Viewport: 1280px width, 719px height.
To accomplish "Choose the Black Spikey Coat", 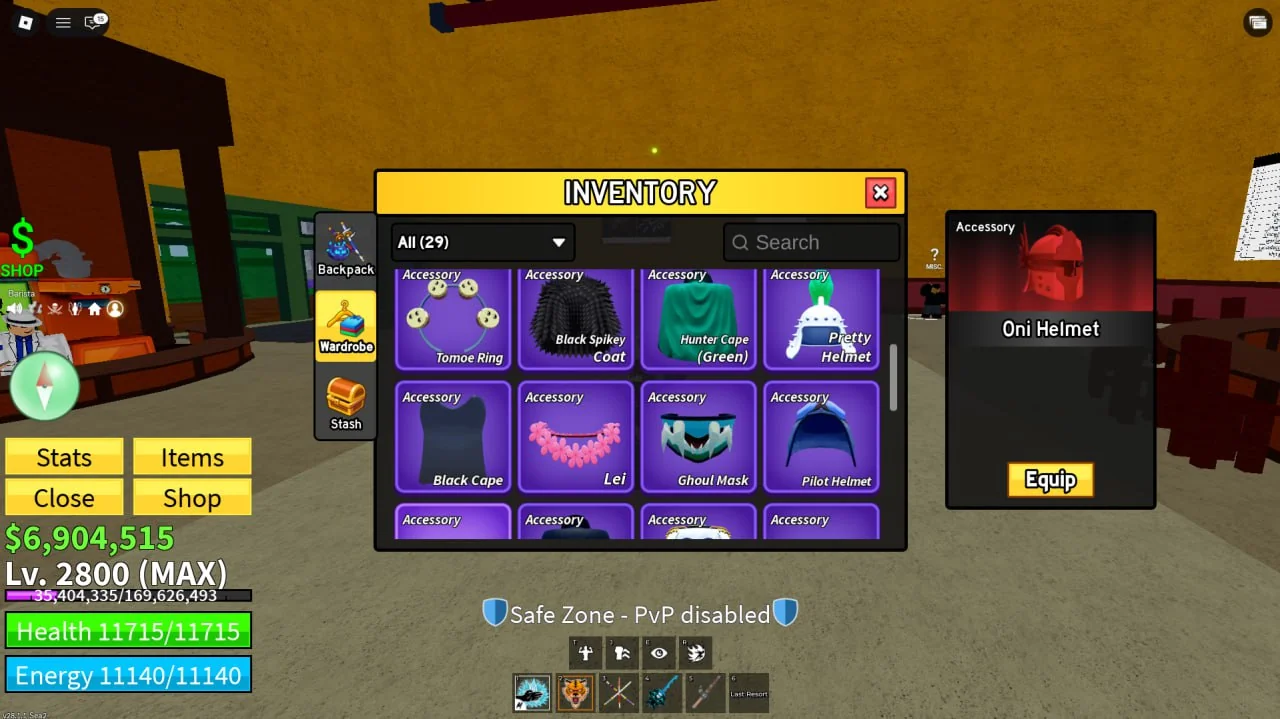I will tap(576, 319).
